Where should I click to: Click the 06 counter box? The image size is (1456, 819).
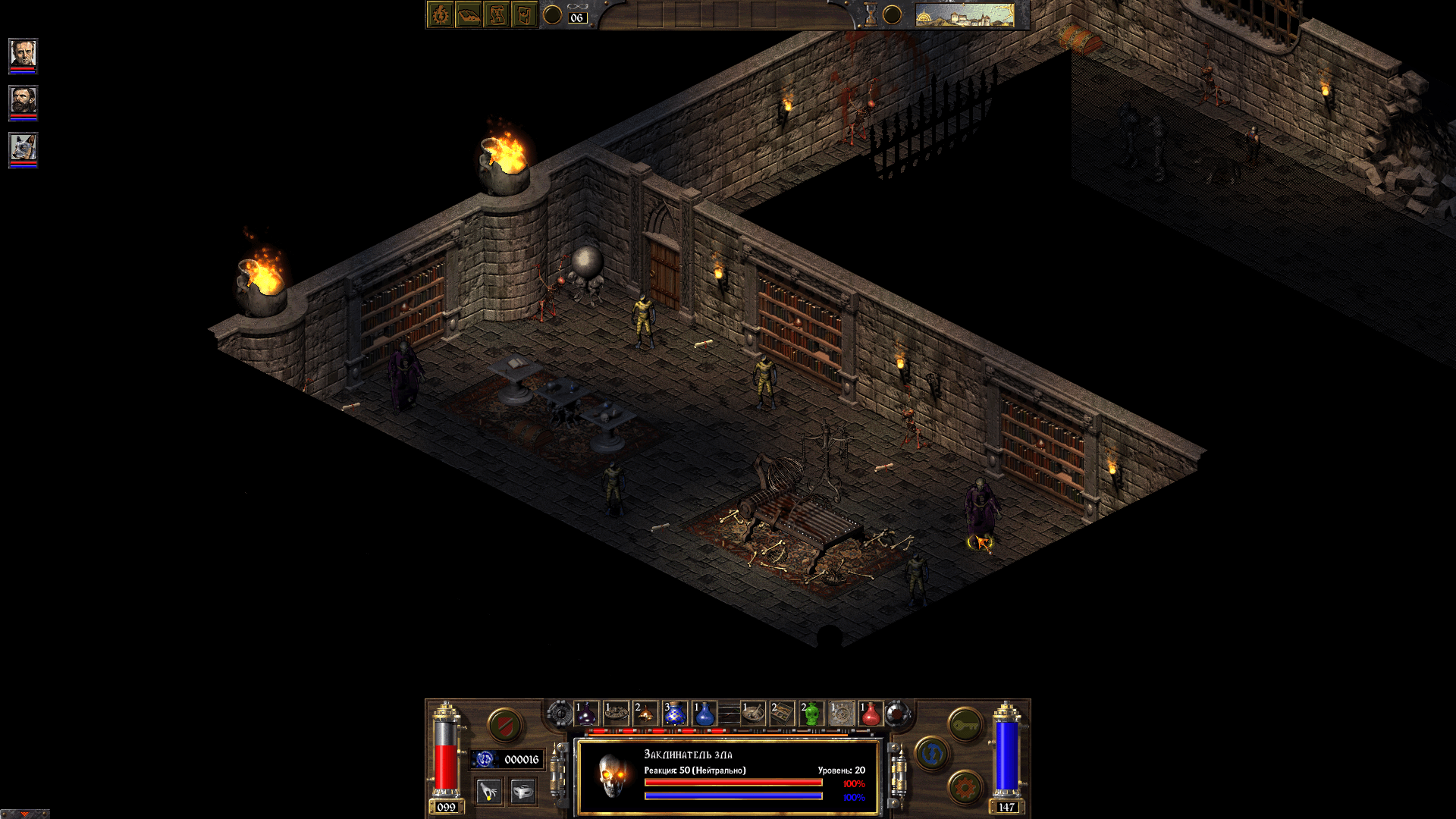579,17
